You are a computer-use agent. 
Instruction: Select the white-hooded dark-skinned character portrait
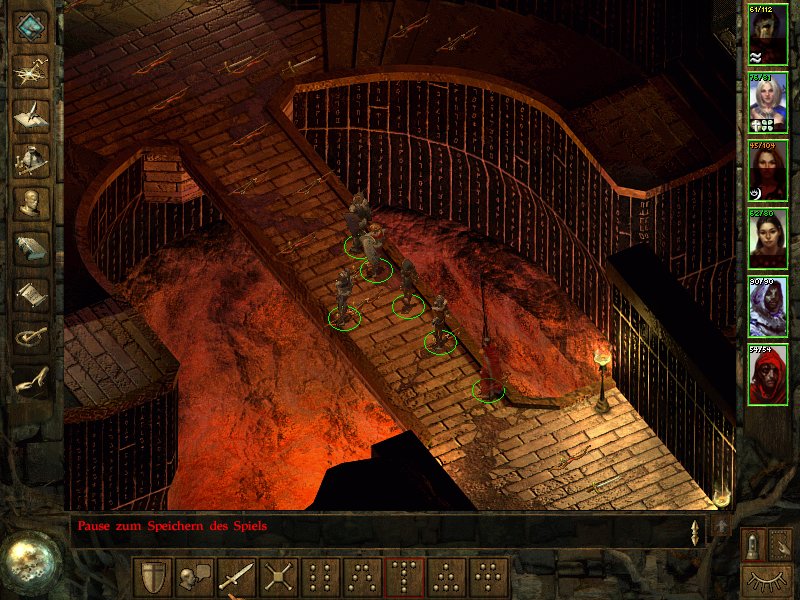768,307
